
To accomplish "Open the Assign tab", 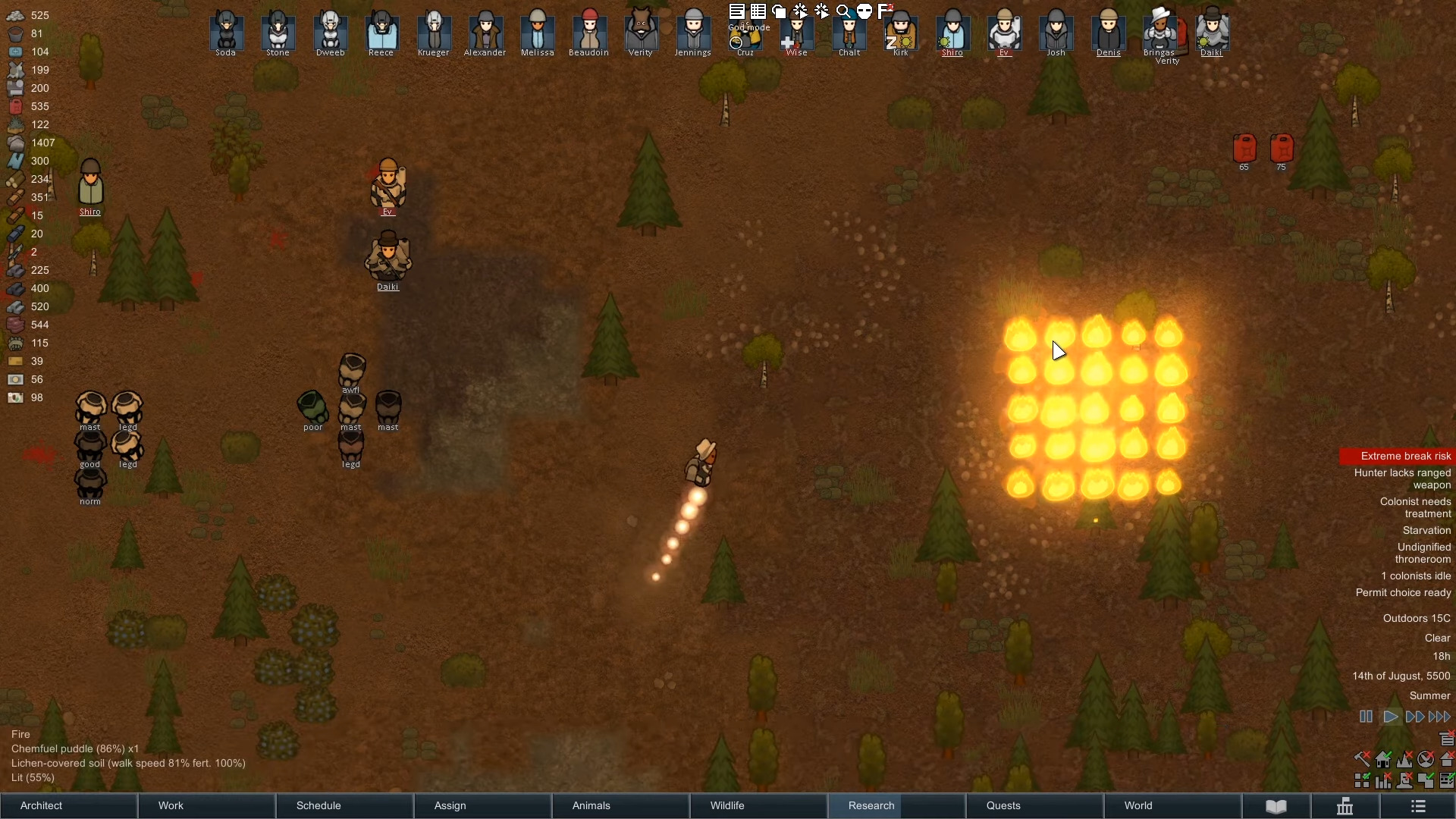I will click(482, 805).
